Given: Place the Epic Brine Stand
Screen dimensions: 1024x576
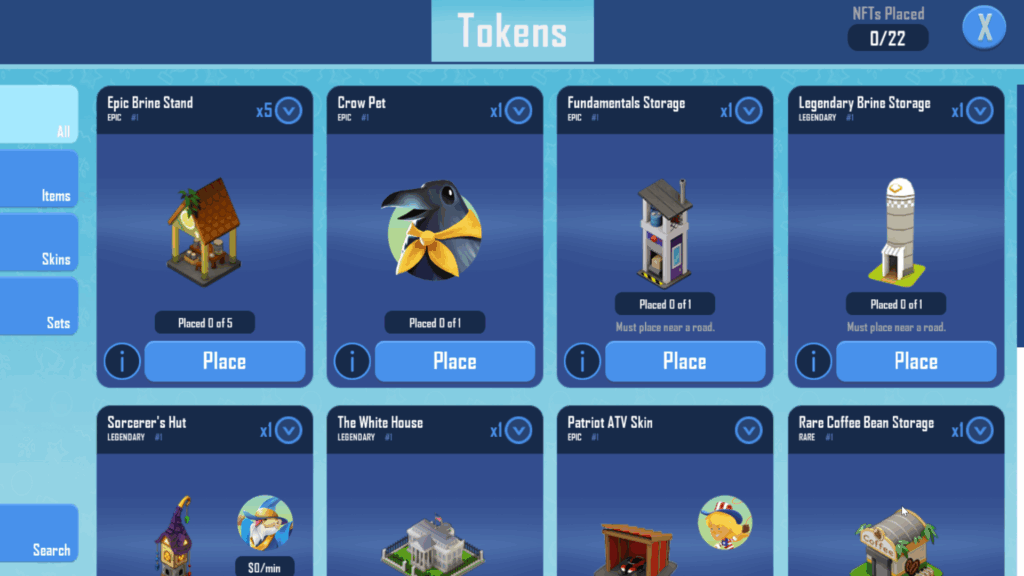Looking at the screenshot, I should coord(225,361).
